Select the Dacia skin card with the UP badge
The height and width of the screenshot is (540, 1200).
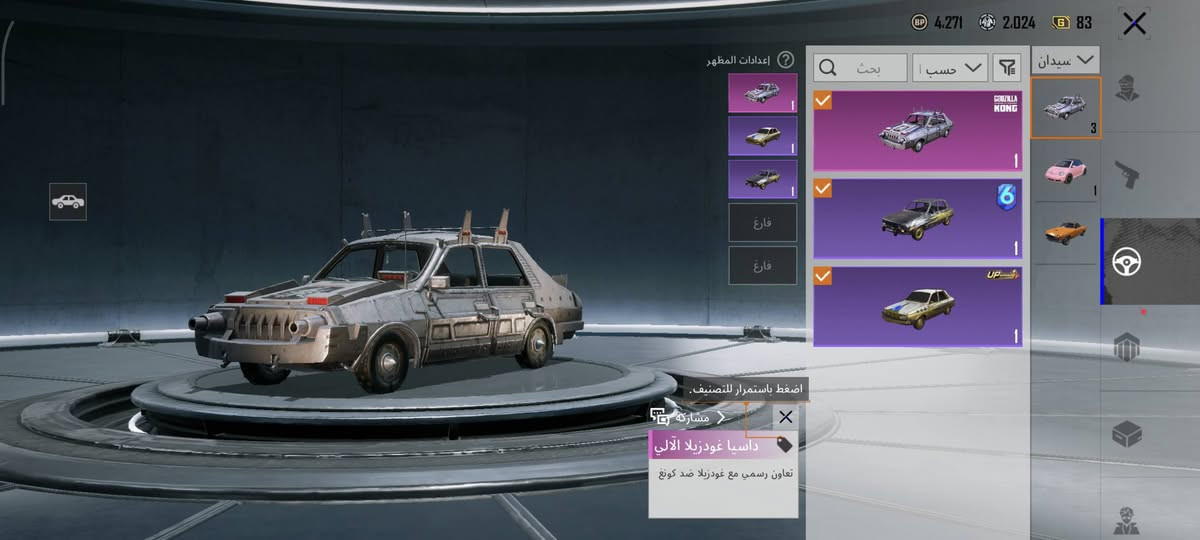coord(918,305)
